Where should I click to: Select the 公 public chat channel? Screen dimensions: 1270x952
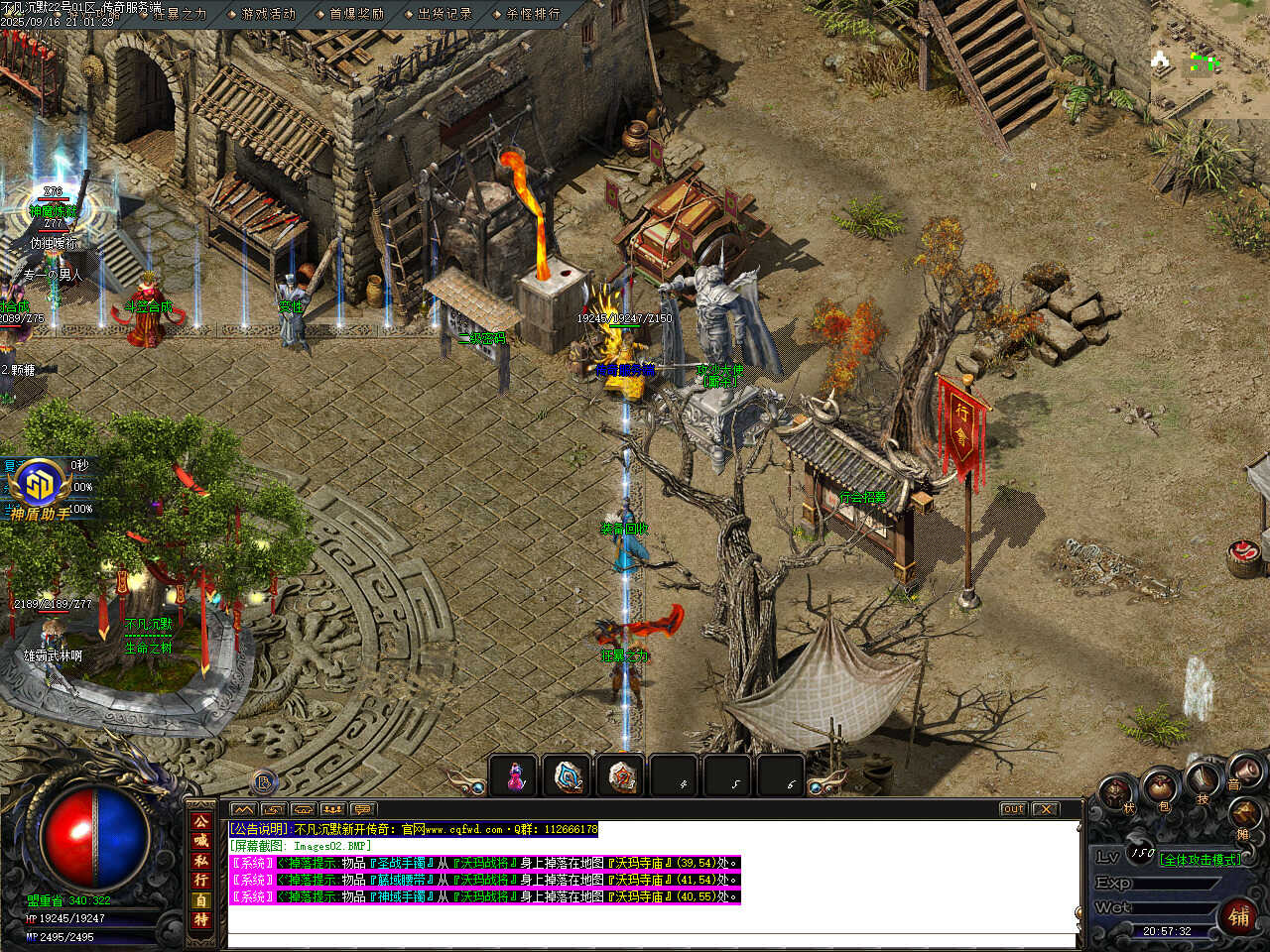coord(201,821)
